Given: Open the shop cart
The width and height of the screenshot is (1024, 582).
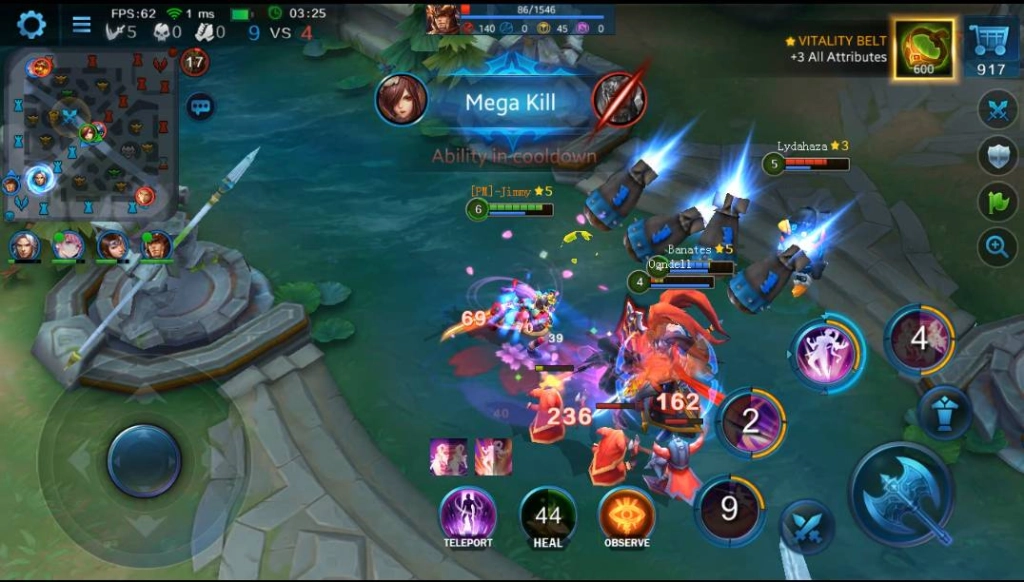Looking at the screenshot, I should [990, 49].
